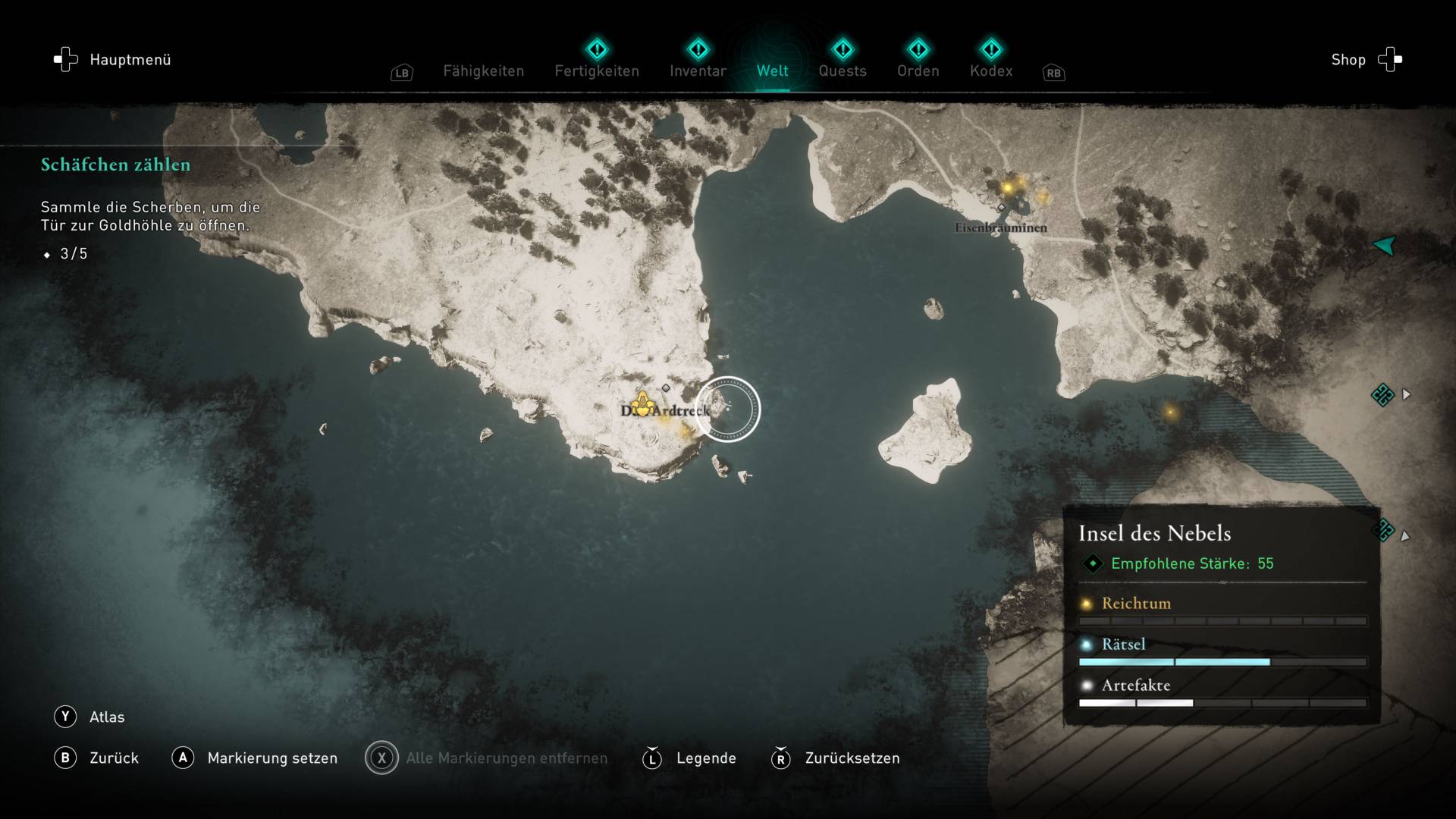The image size is (1456, 819).
Task: Select the Reichtum progress entry
Action: point(1135,604)
